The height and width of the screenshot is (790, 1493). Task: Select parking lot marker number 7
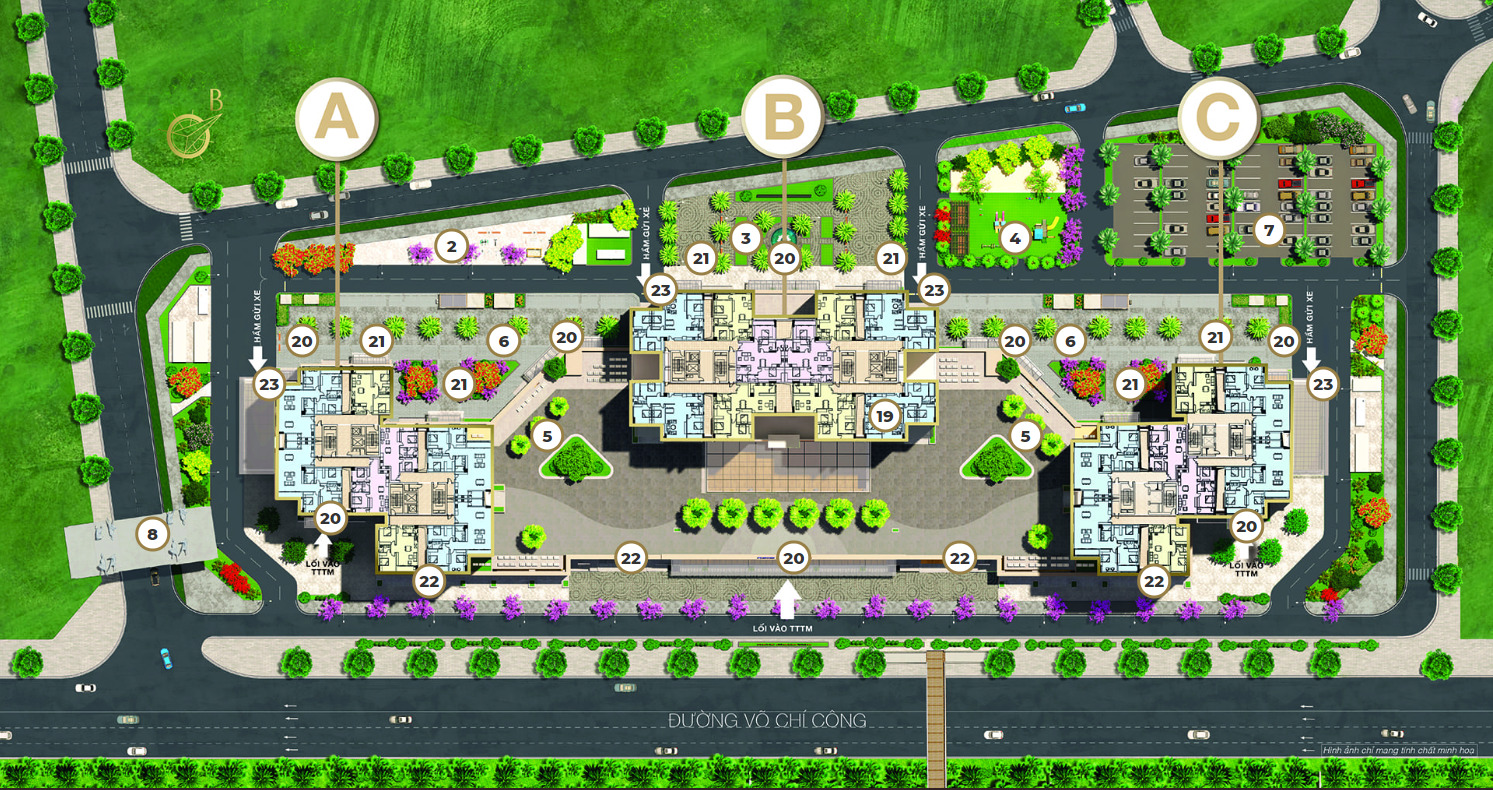[x=1268, y=231]
